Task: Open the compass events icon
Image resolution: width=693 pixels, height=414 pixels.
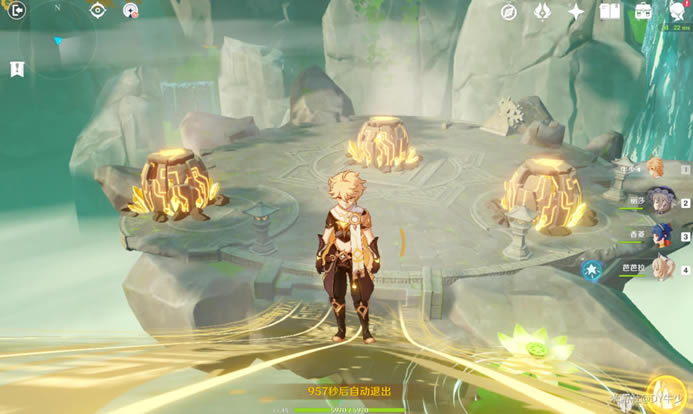Action: [509, 12]
